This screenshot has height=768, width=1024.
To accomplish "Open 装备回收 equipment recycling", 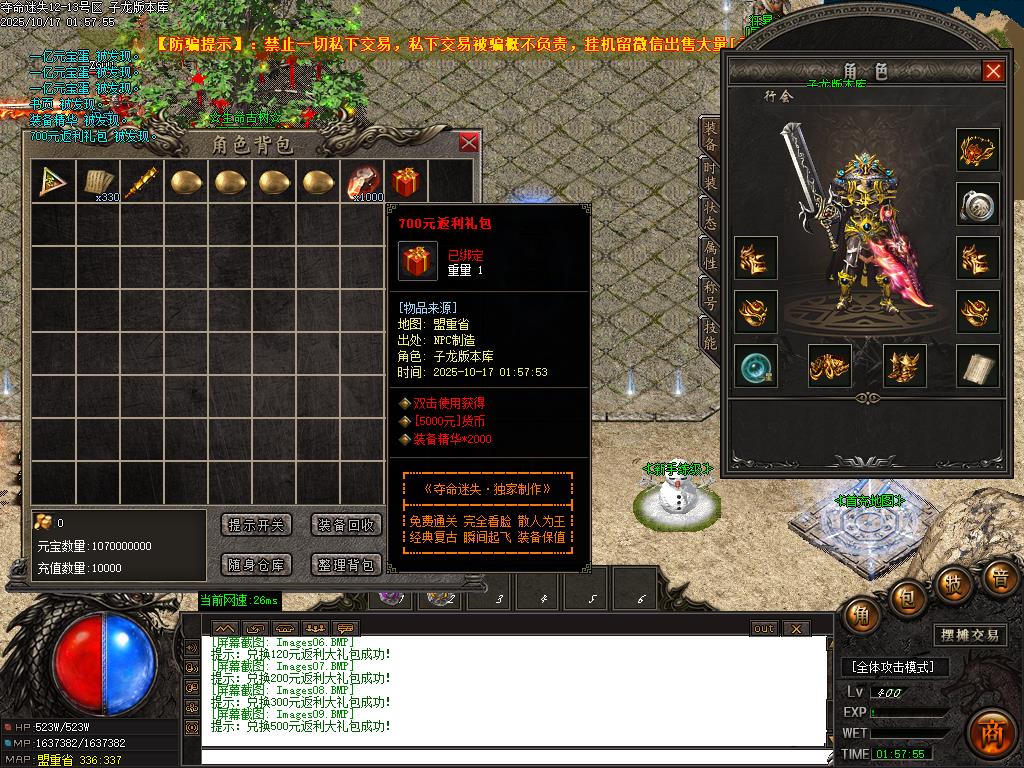I will 346,525.
